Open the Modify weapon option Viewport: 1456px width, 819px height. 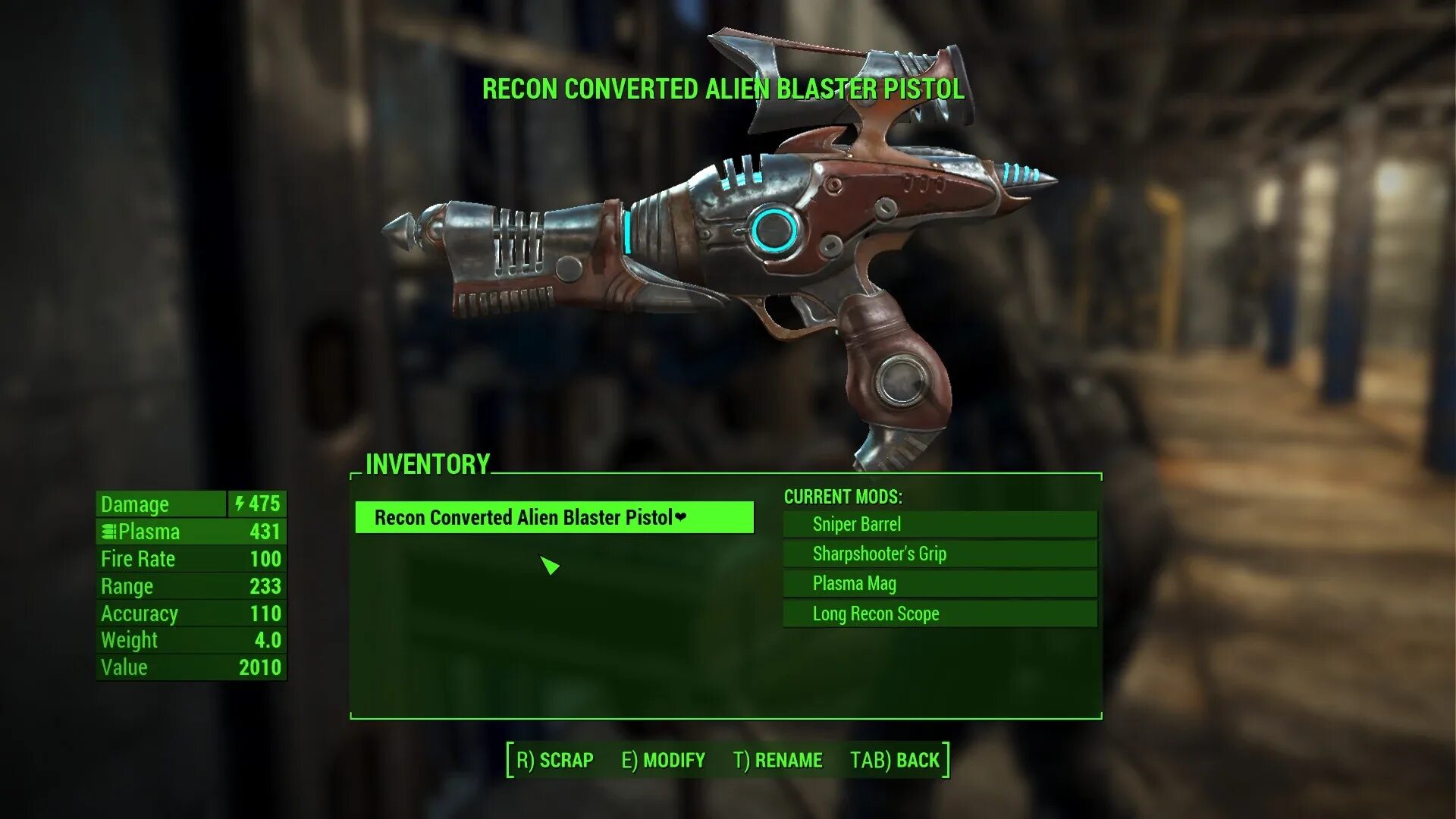pos(664,760)
